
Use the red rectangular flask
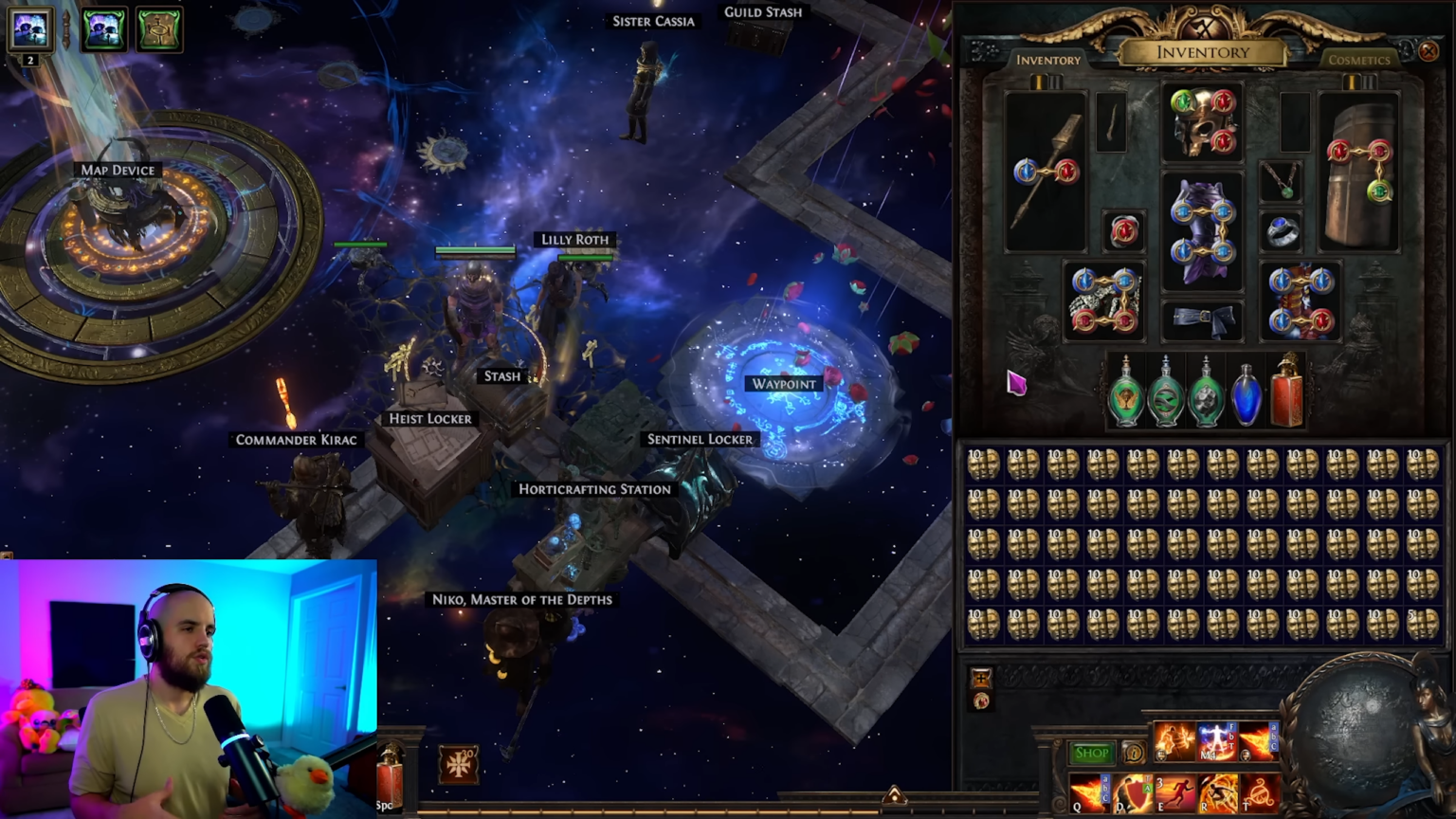1286,391
